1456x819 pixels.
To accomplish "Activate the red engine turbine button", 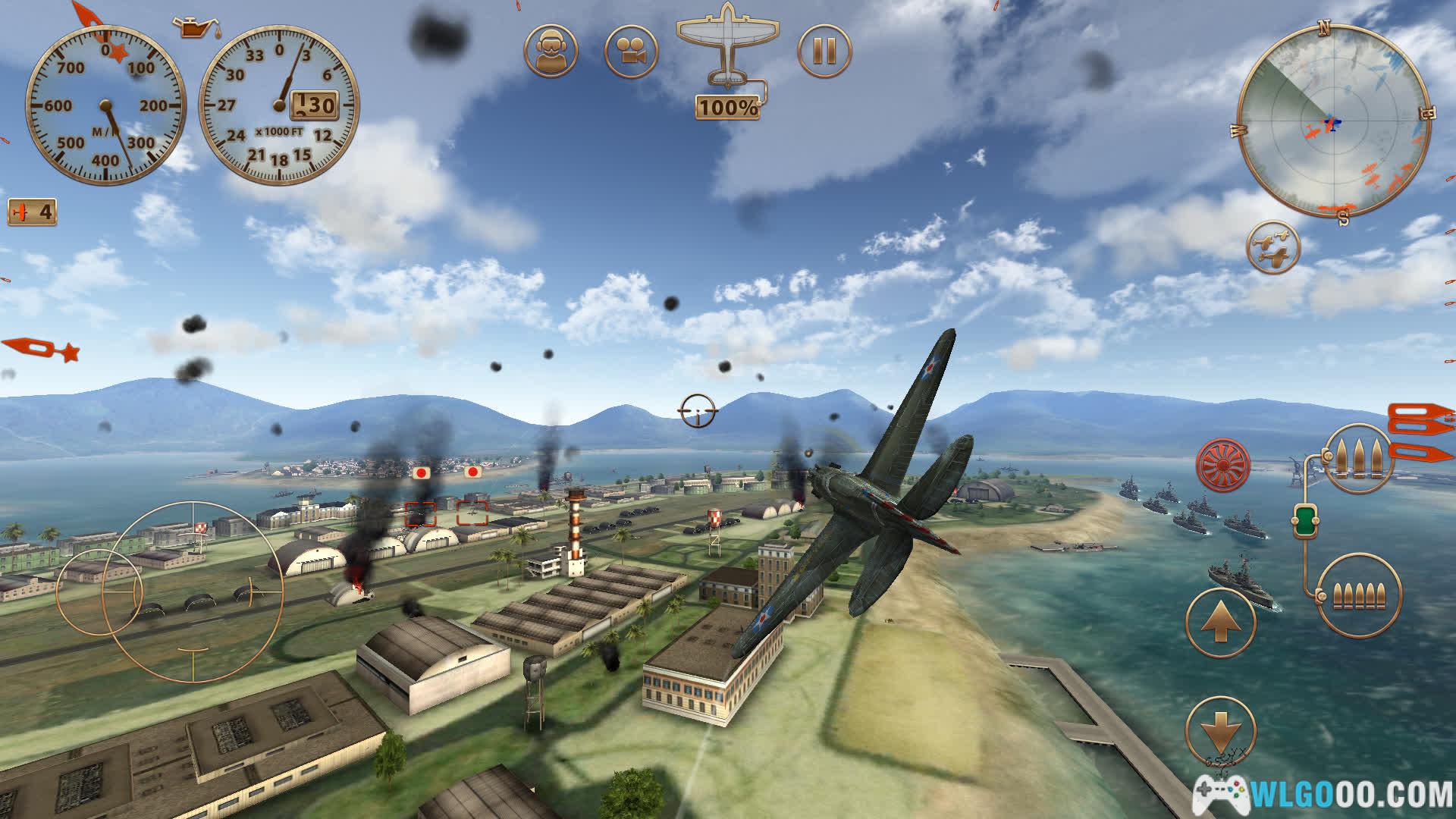I will pos(1223,463).
